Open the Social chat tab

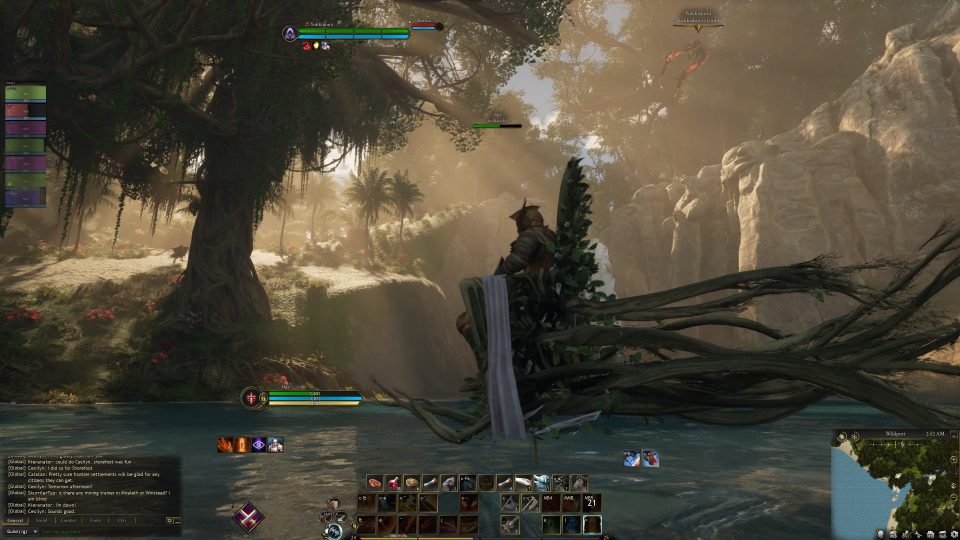pyautogui.click(x=42, y=521)
